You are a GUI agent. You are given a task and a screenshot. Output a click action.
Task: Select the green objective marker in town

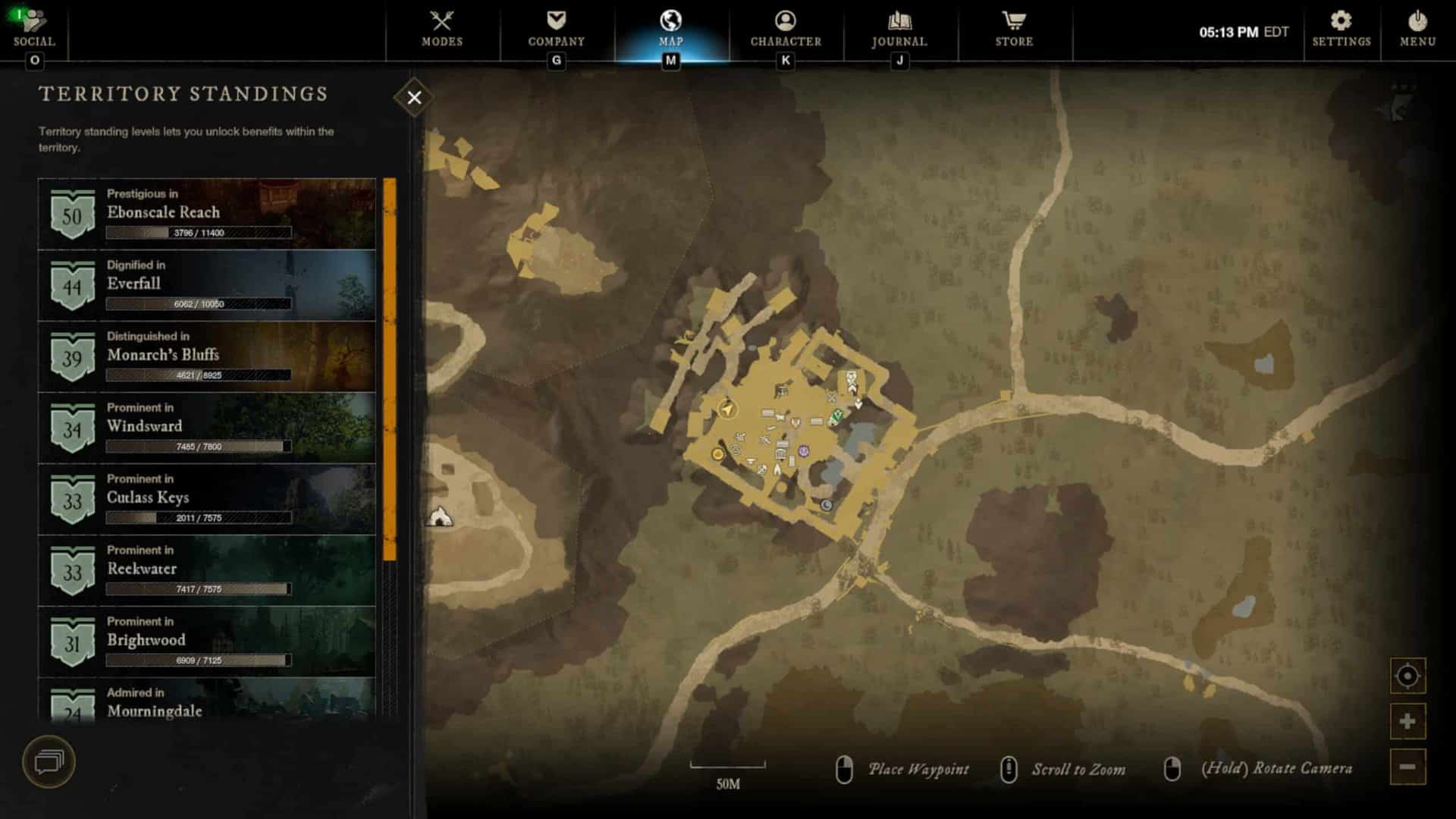(836, 417)
